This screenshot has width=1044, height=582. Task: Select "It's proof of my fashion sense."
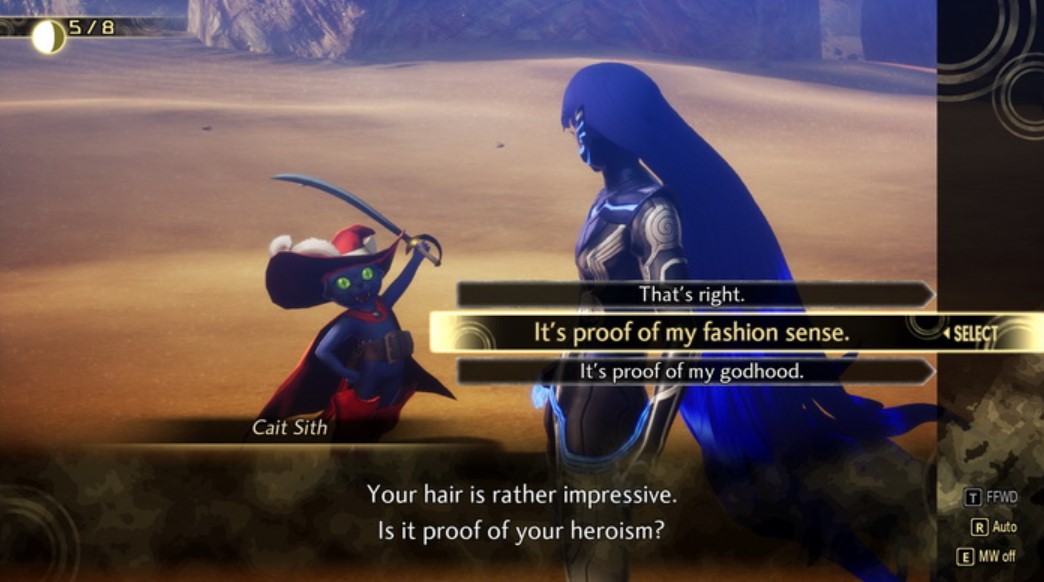692,333
